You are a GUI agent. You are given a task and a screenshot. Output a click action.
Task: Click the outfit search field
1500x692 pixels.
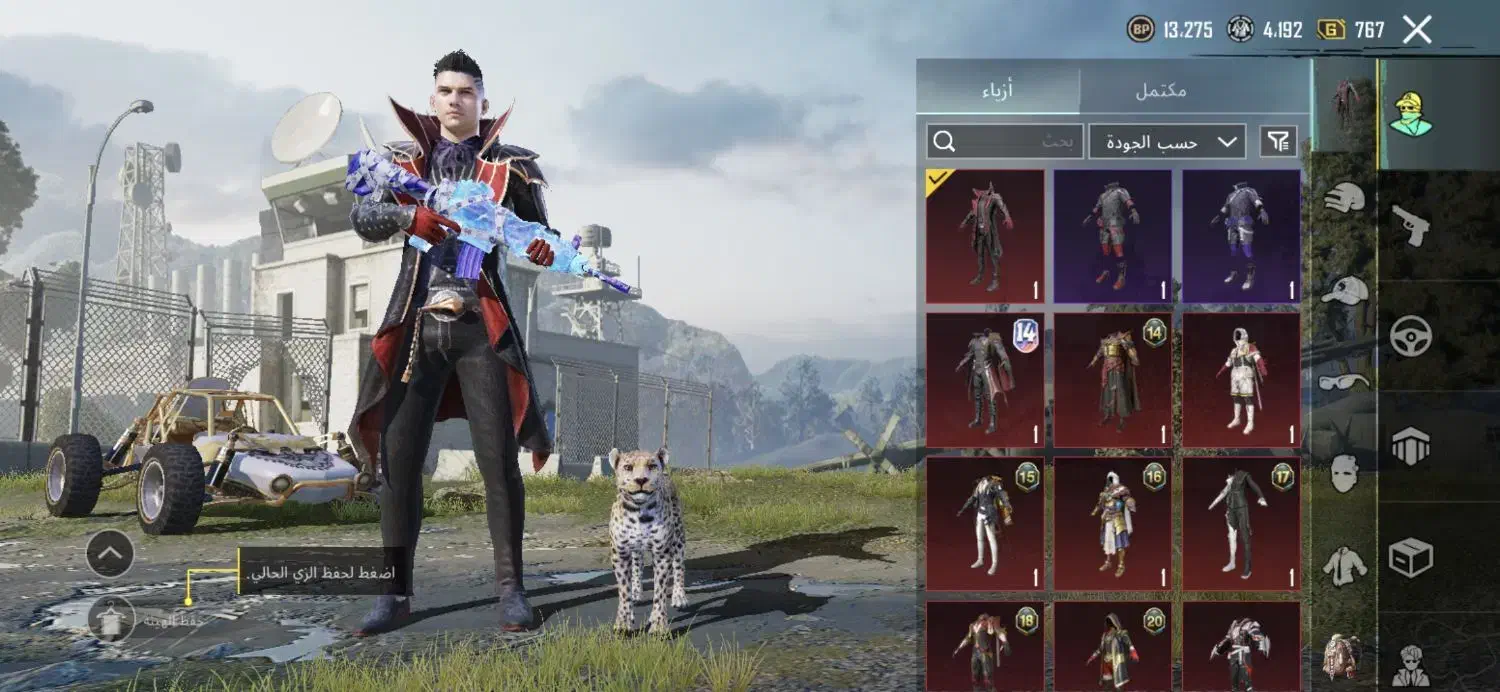[x=1005, y=142]
